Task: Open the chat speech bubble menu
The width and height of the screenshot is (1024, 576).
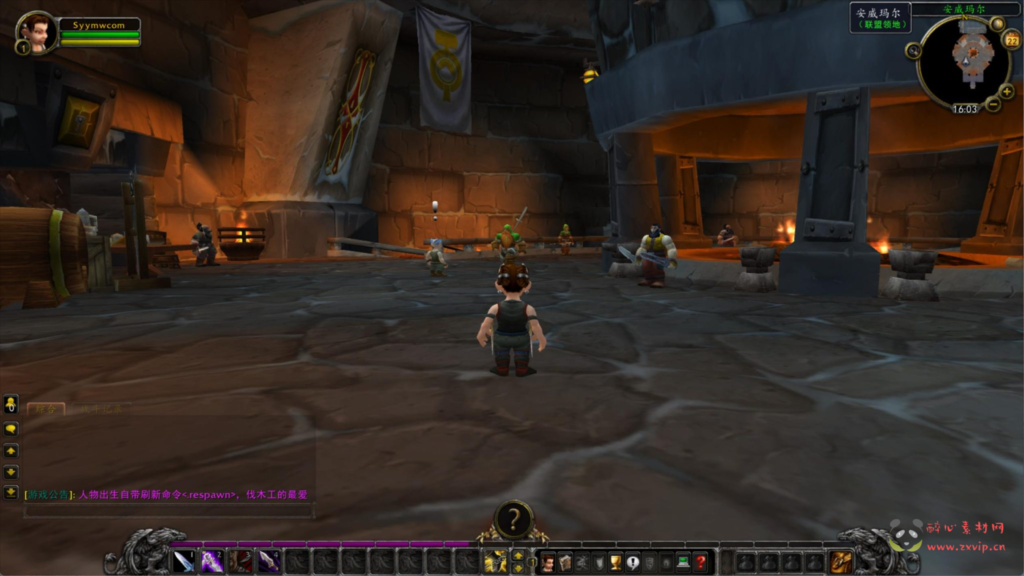Action: pos(11,428)
